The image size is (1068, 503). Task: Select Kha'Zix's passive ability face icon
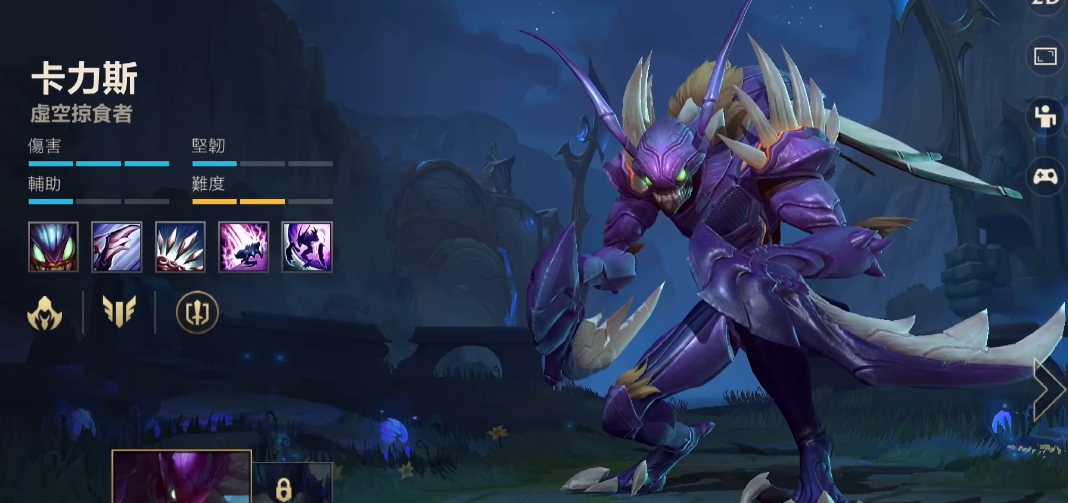point(53,246)
